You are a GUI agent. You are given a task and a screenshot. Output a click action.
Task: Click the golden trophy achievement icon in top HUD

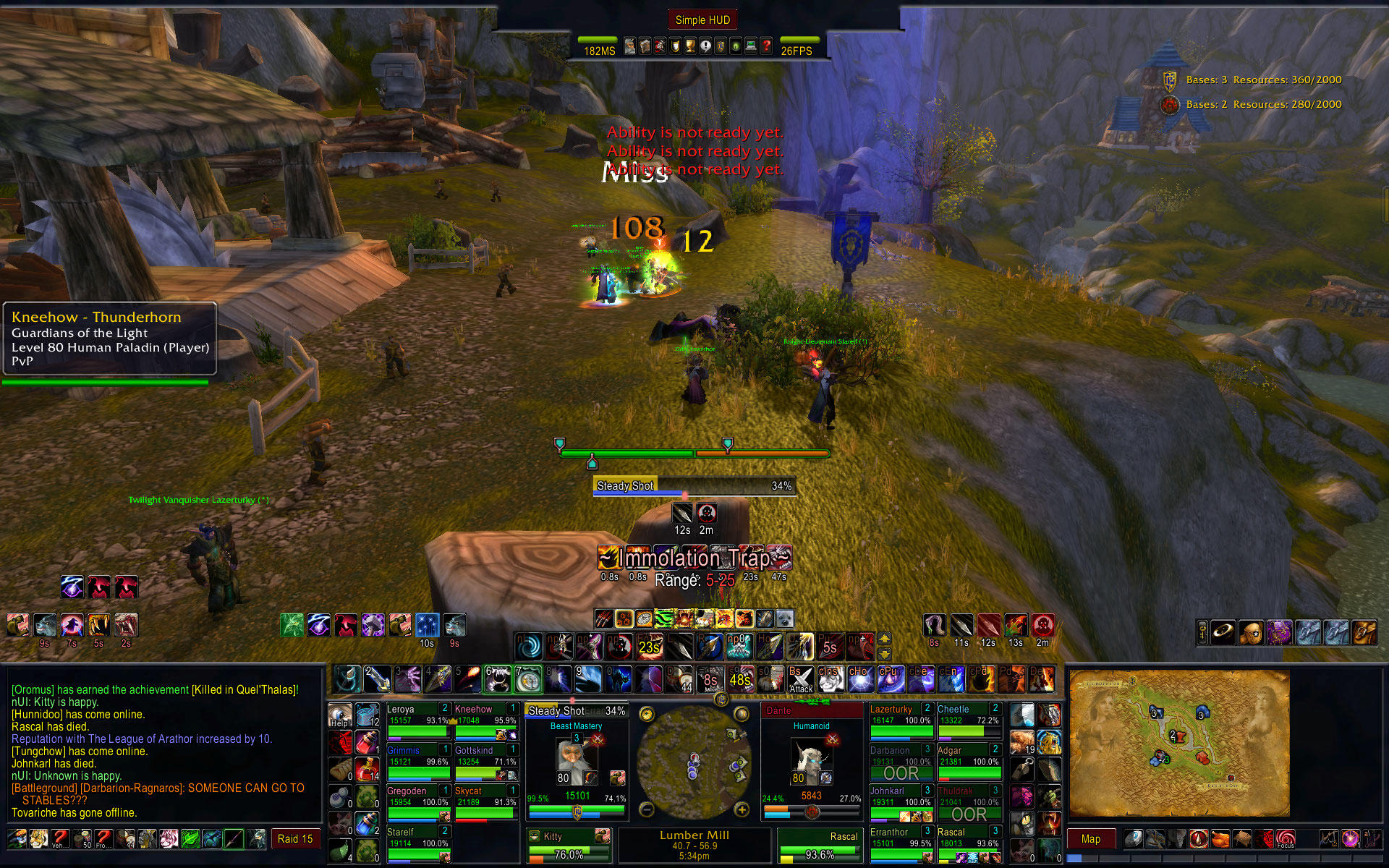point(689,46)
